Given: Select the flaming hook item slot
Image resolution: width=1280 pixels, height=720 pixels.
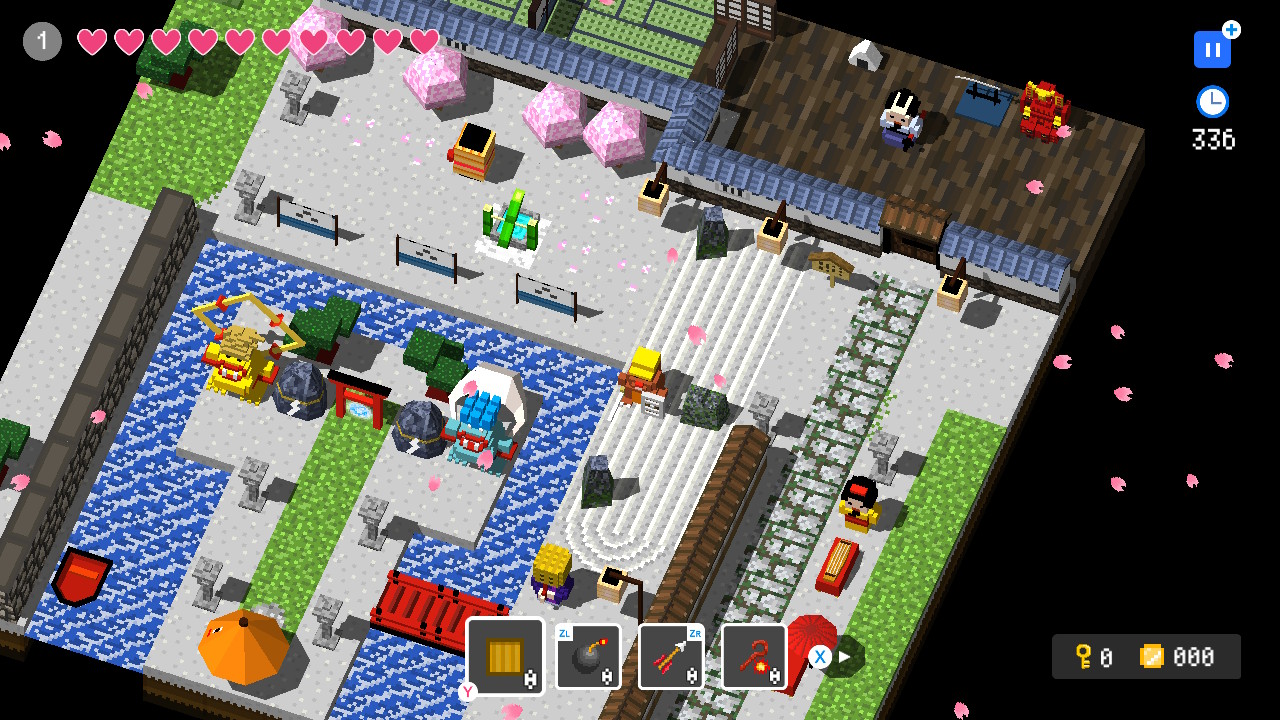Looking at the screenshot, I should tap(754, 656).
